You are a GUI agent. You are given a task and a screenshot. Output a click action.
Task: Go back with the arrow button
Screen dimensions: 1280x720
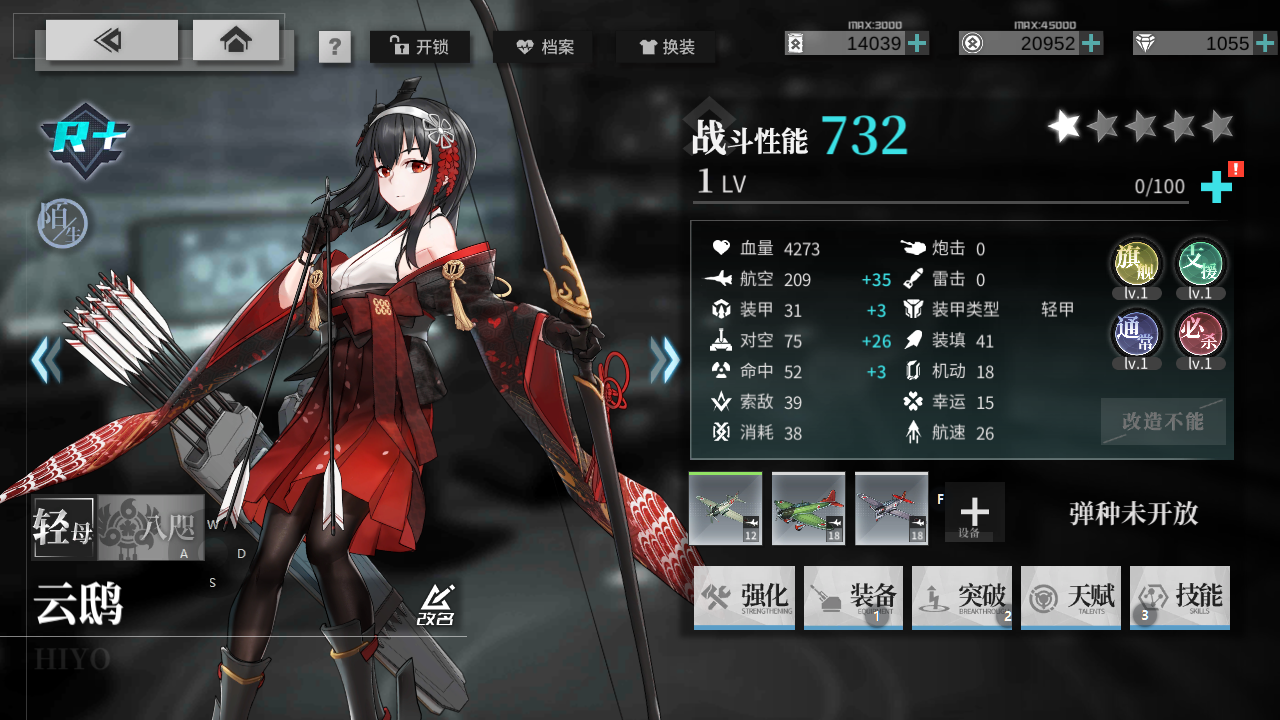[x=111, y=40]
